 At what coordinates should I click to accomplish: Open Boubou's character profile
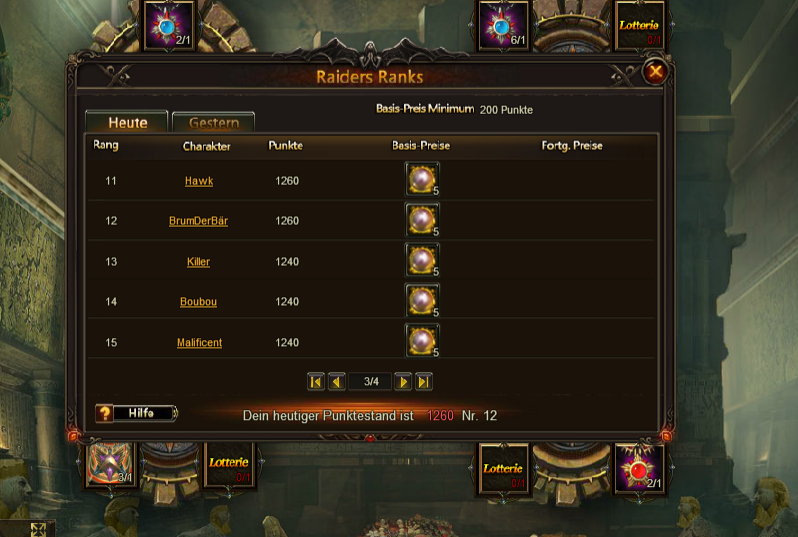[x=198, y=302]
